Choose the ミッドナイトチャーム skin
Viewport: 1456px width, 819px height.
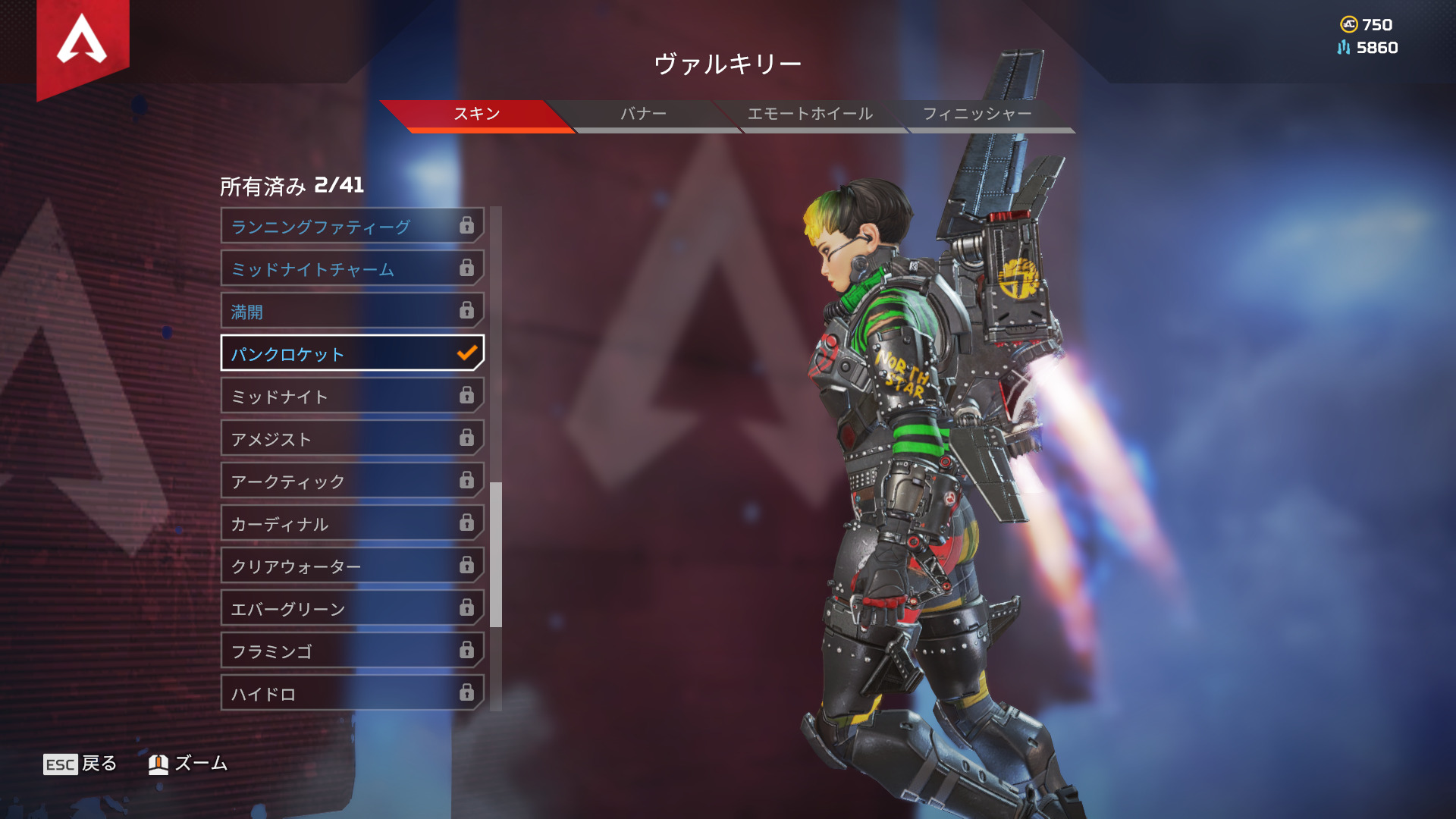click(x=352, y=268)
